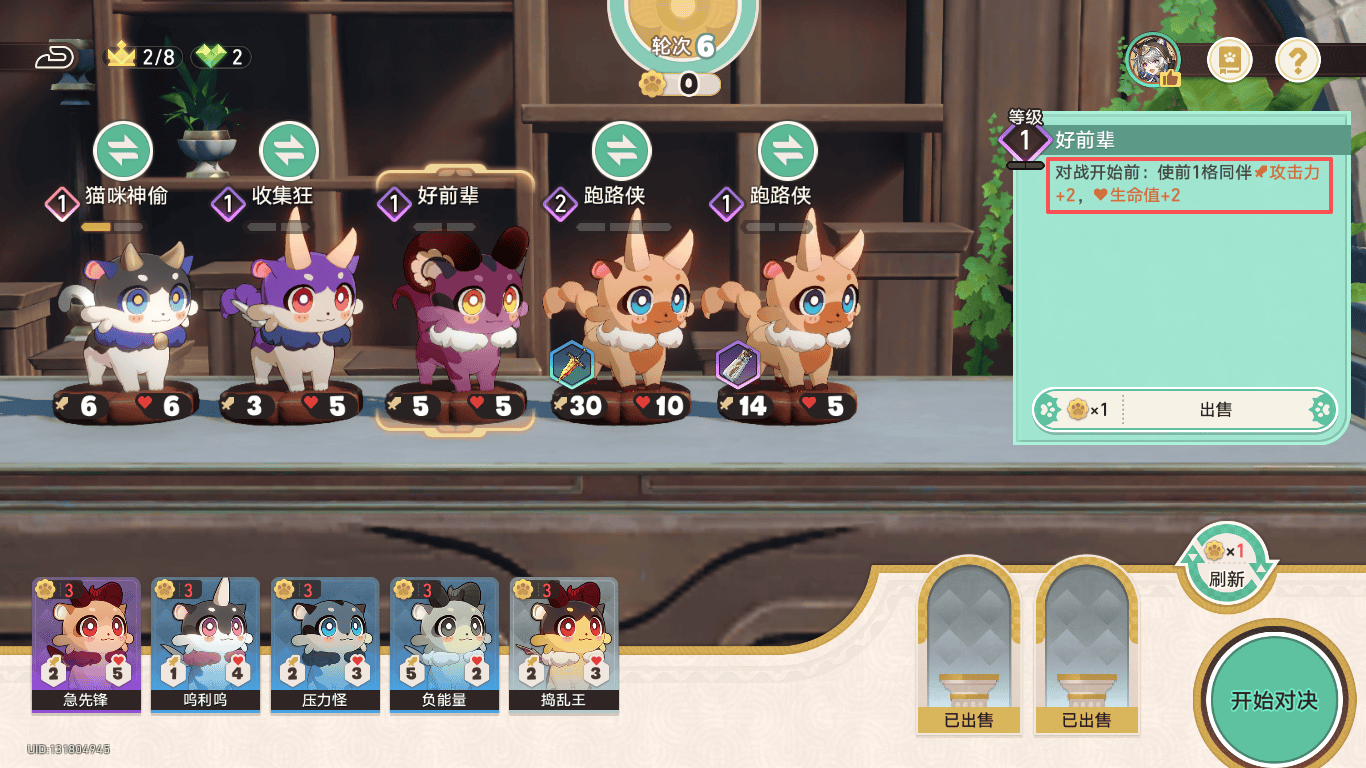Swap position of 猫咪神偷

[123, 151]
